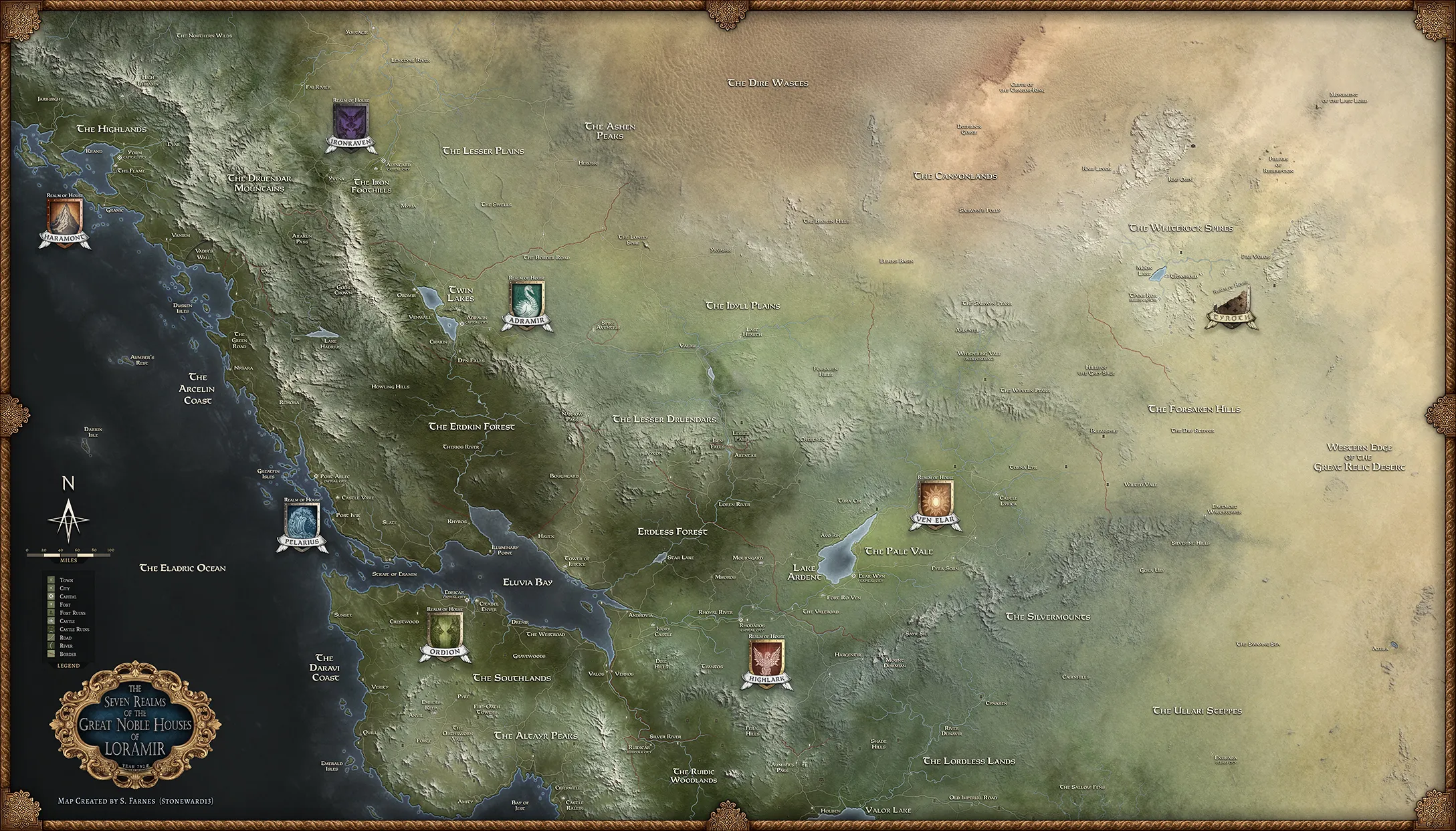Select the River entry in the legend

[x=66, y=646]
